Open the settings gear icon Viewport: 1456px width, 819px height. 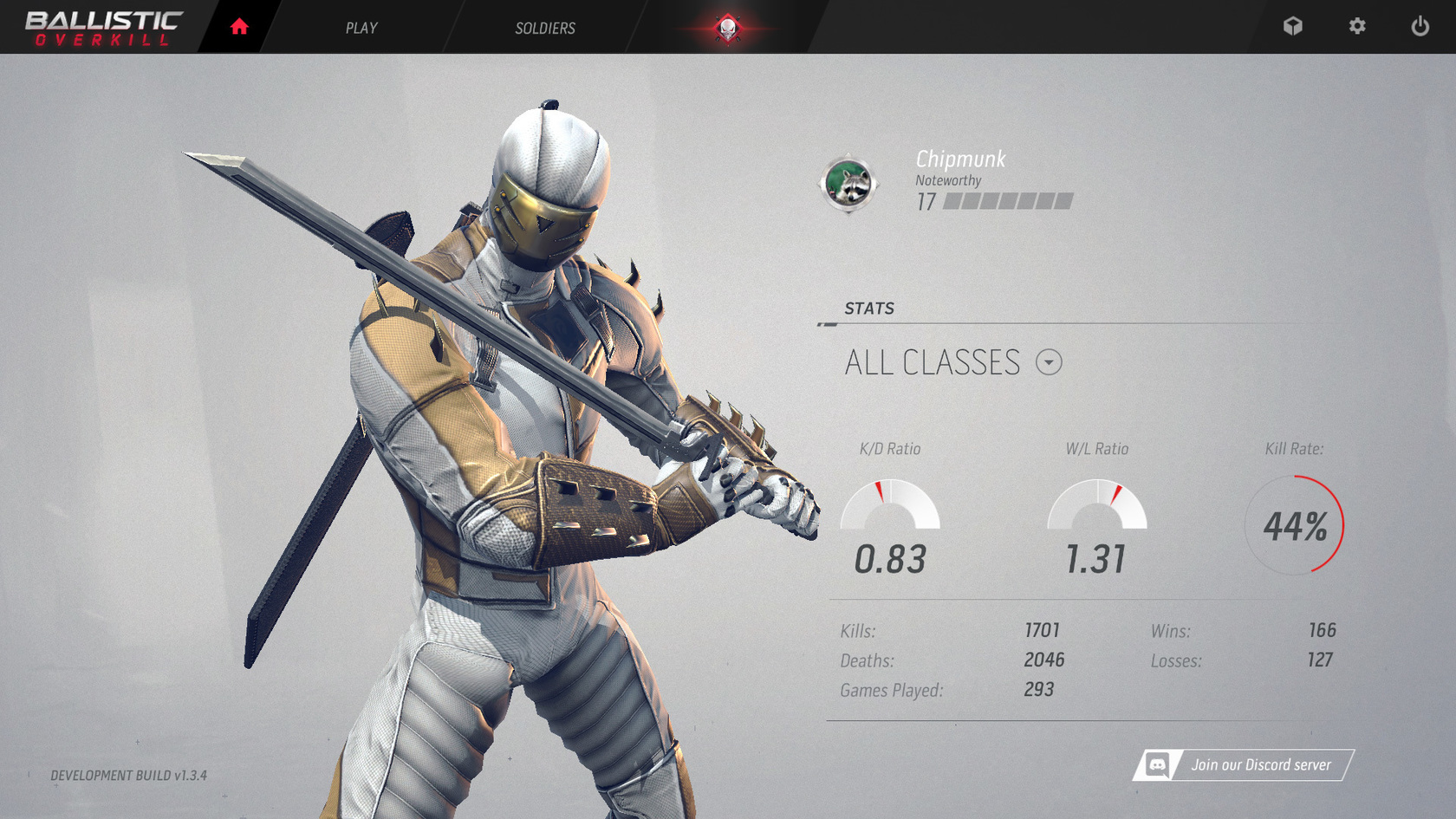pos(1355,26)
